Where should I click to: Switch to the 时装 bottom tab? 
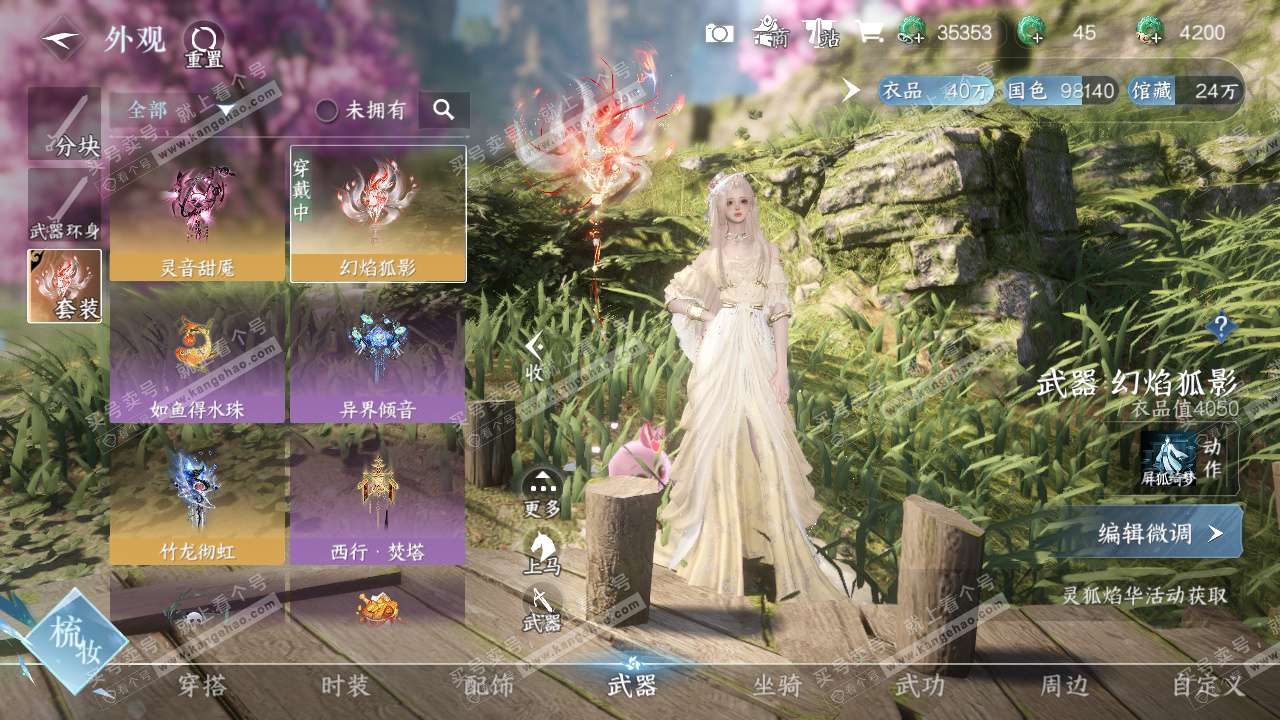[345, 686]
